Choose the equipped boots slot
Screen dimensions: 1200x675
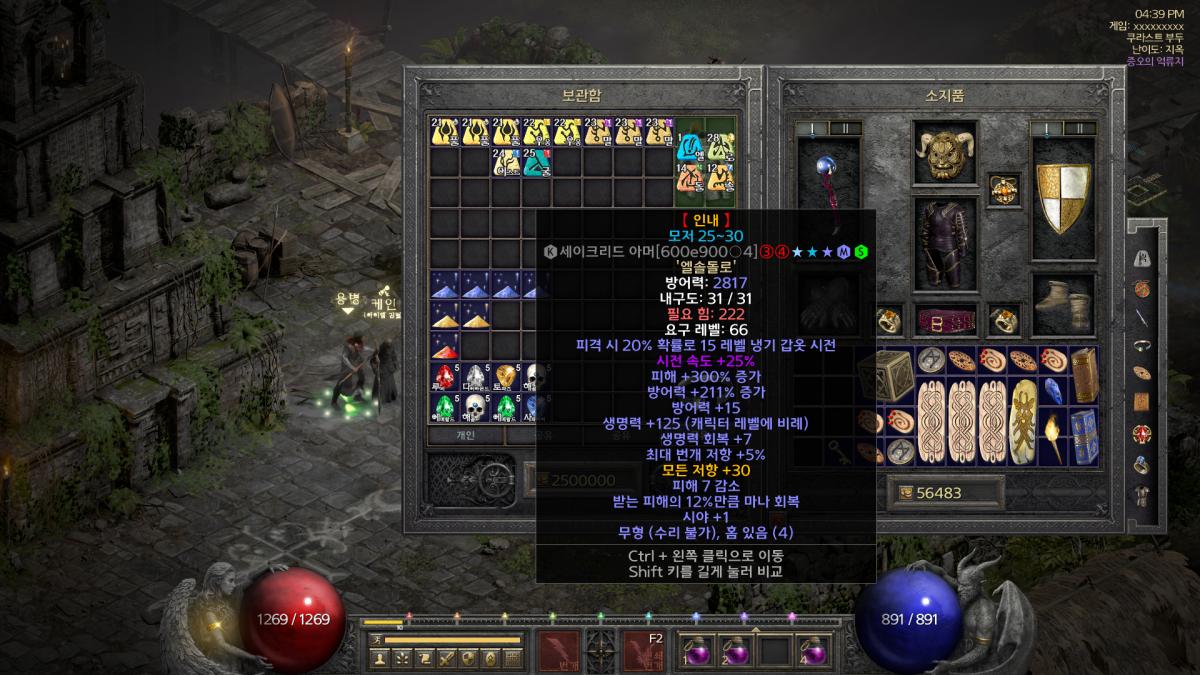pyautogui.click(x=1063, y=299)
